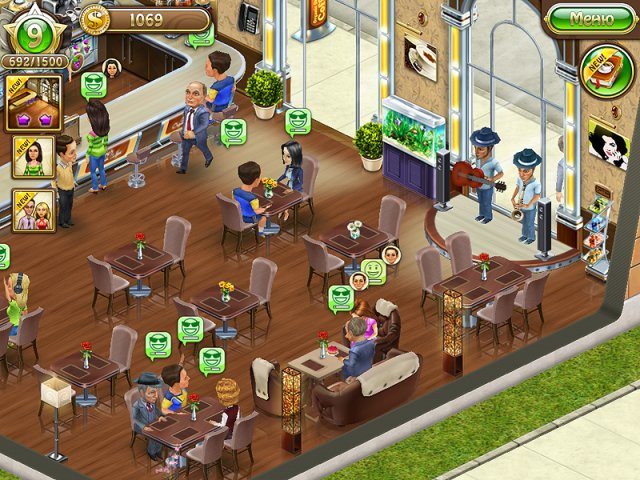Choose the new brunette woman portrait
The height and width of the screenshot is (480, 640).
pos(33,157)
